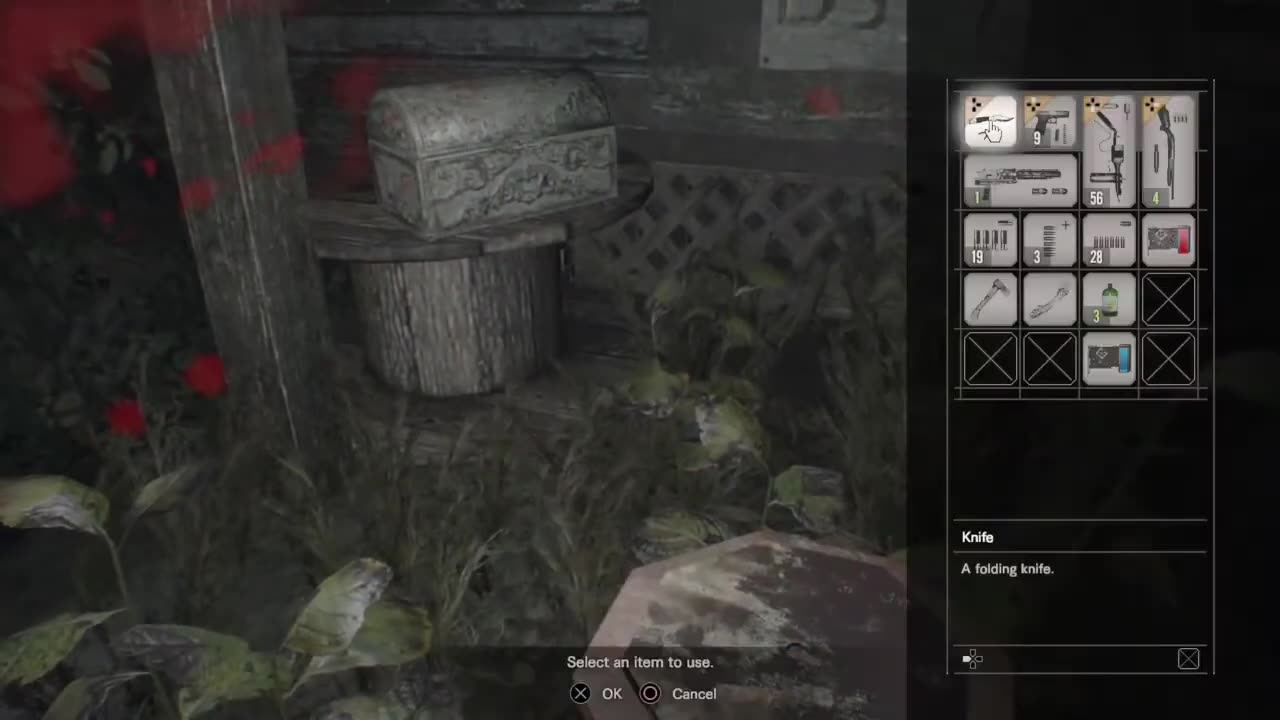Choose the ammo stack showing 19

(990, 240)
